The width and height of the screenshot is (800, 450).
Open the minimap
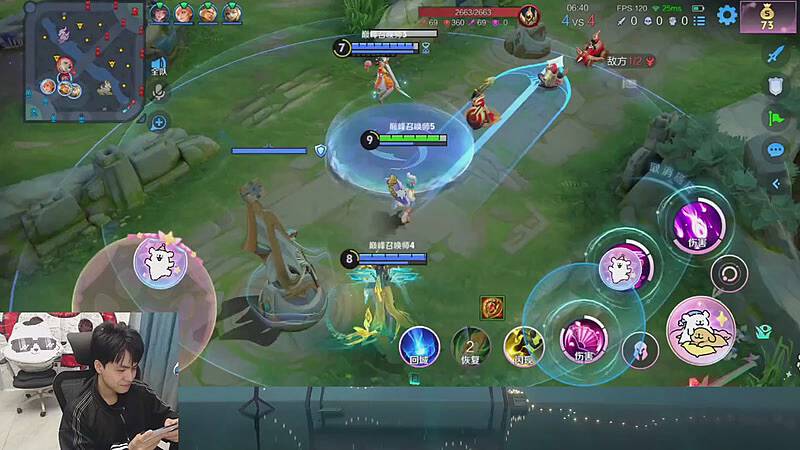click(x=73, y=60)
